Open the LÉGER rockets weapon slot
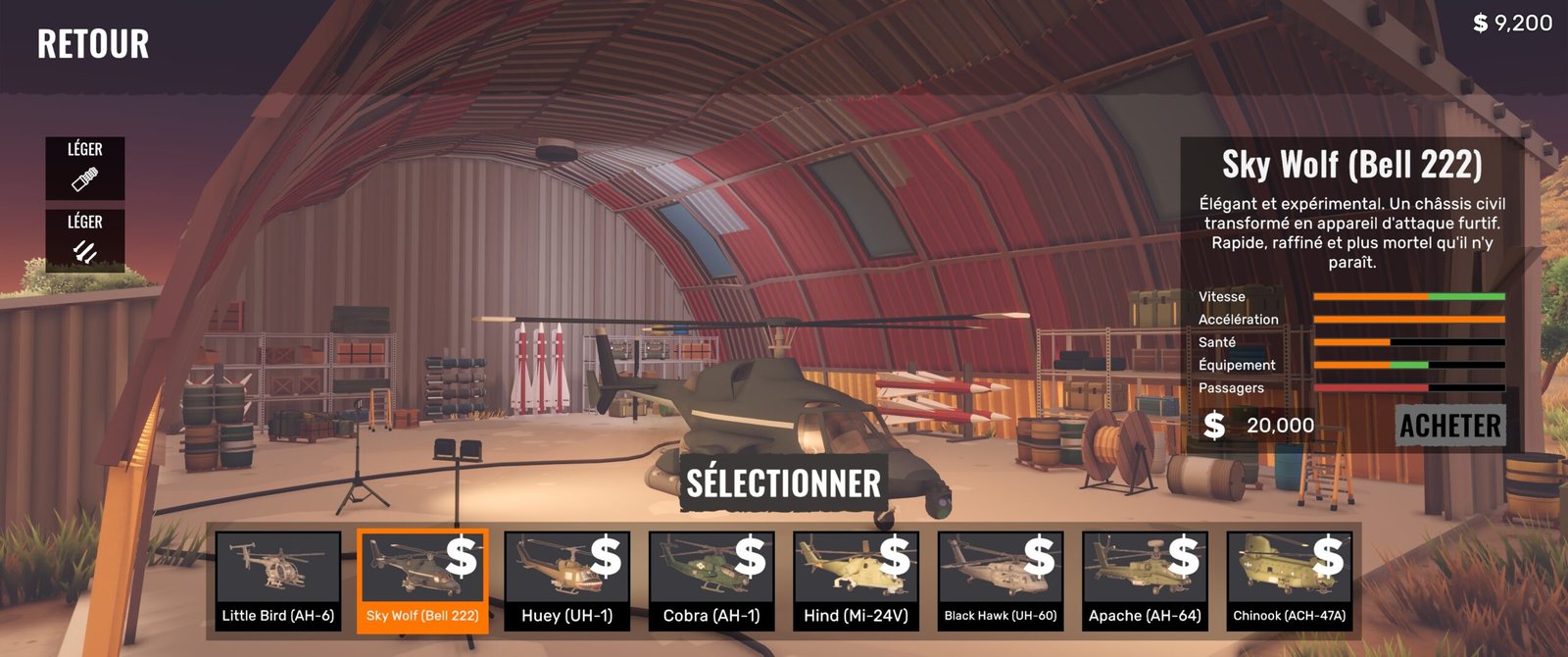This screenshot has height=657, width=1568. pyautogui.click(x=85, y=240)
